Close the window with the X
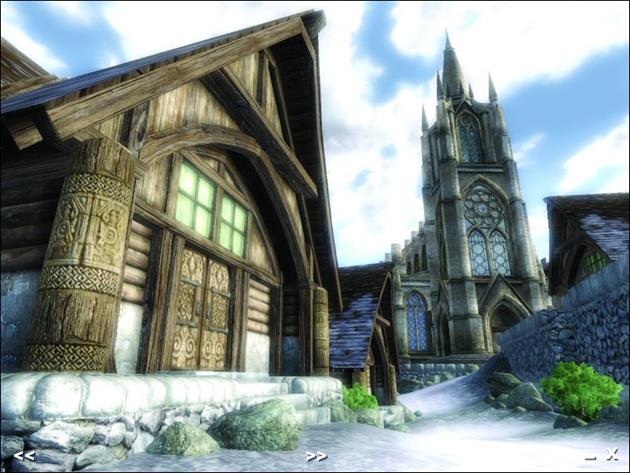 pyautogui.click(x=611, y=455)
